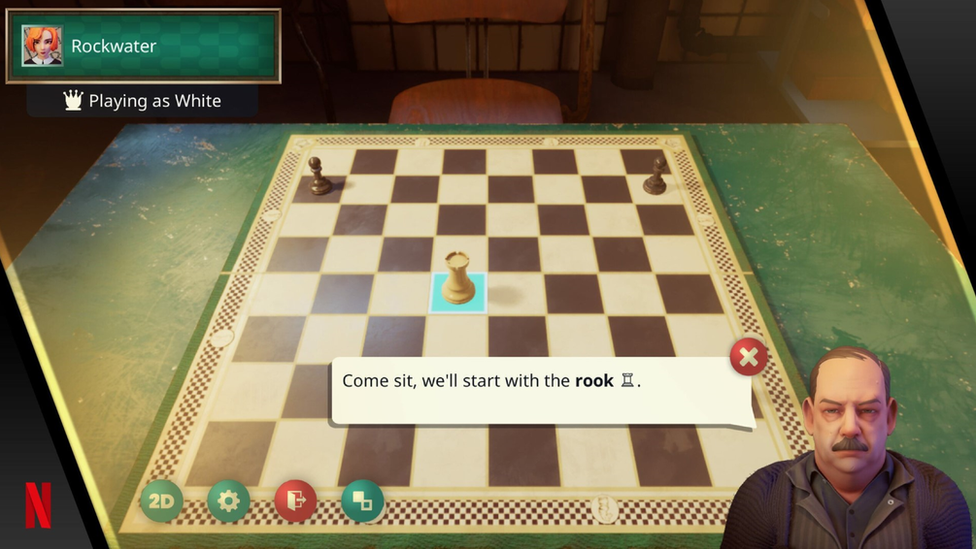Viewport: 976px width, 549px height.
Task: Open the Rockwater player profile banner
Action: click(x=143, y=46)
